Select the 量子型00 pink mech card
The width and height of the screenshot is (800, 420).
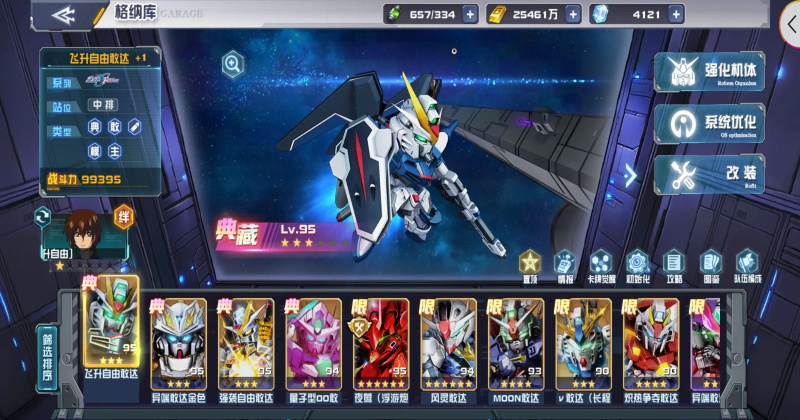pos(314,343)
